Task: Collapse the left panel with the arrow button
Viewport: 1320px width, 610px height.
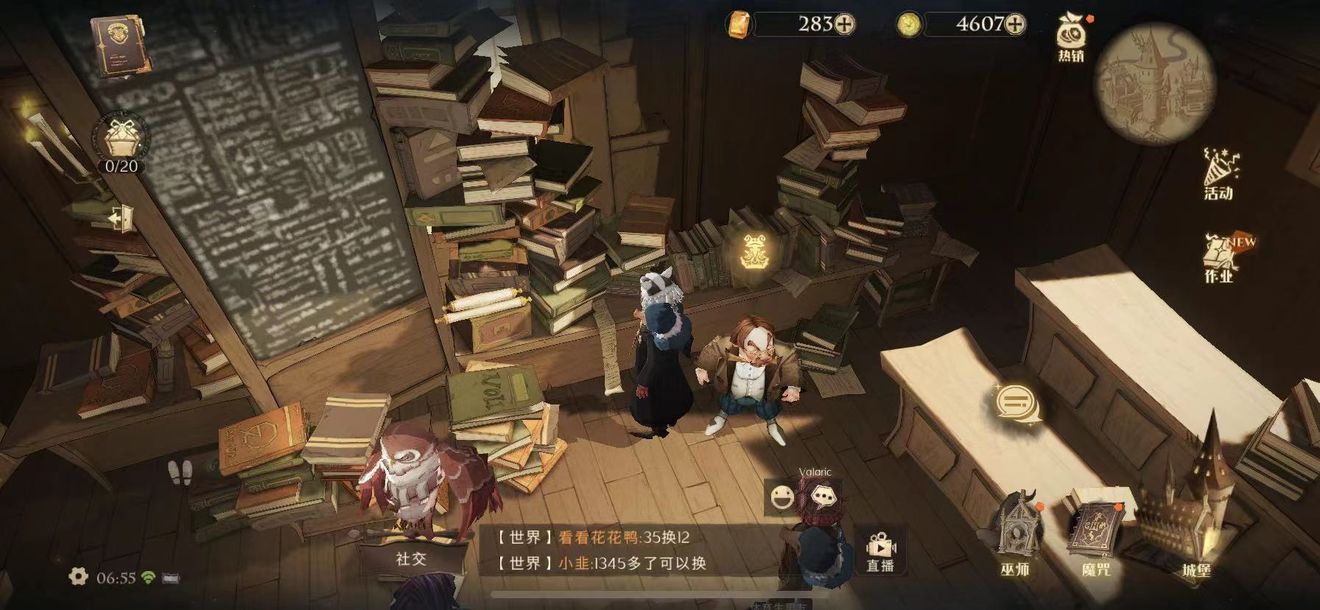Action: click(x=122, y=217)
